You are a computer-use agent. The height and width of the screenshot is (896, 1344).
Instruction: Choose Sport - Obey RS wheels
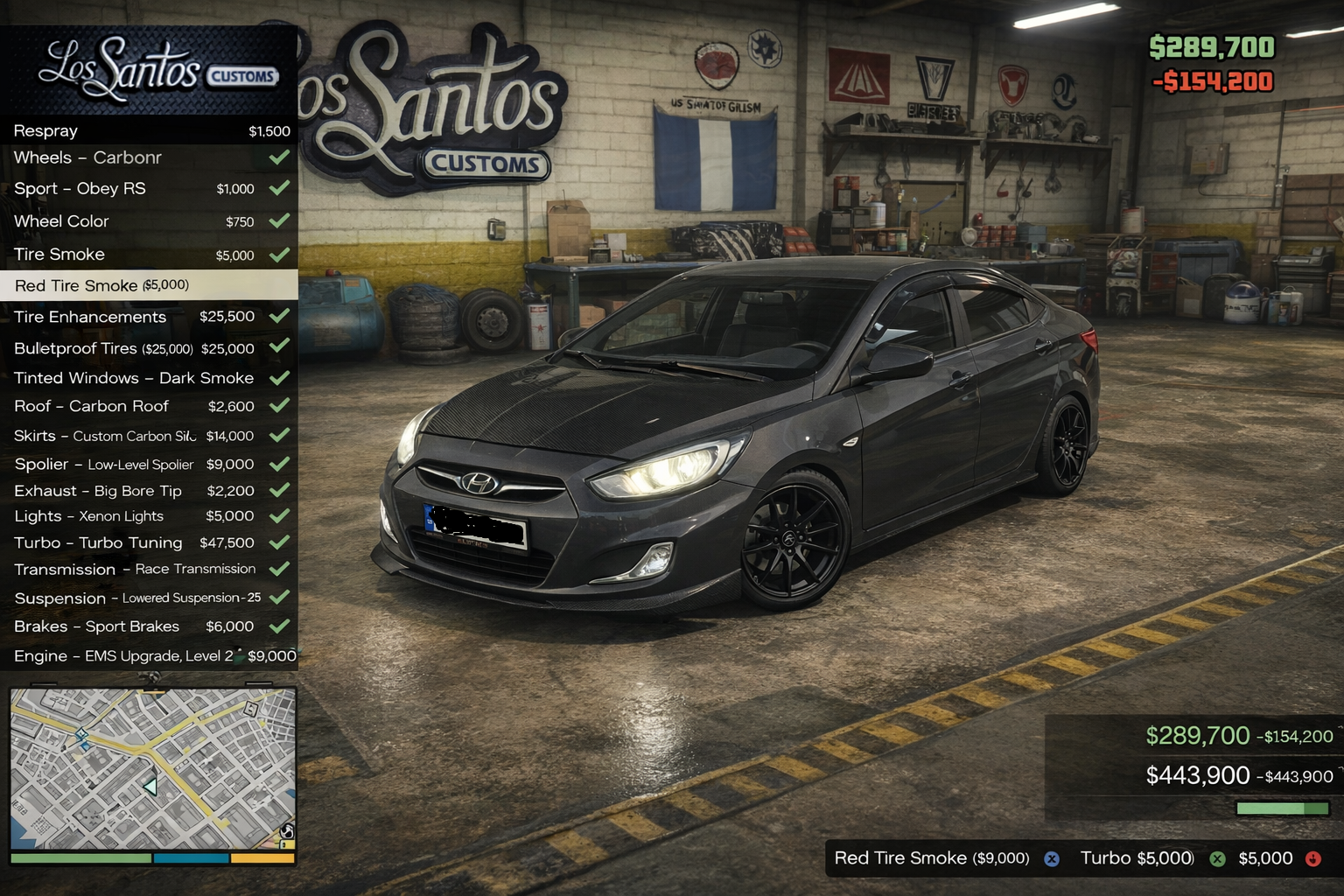pos(149,189)
